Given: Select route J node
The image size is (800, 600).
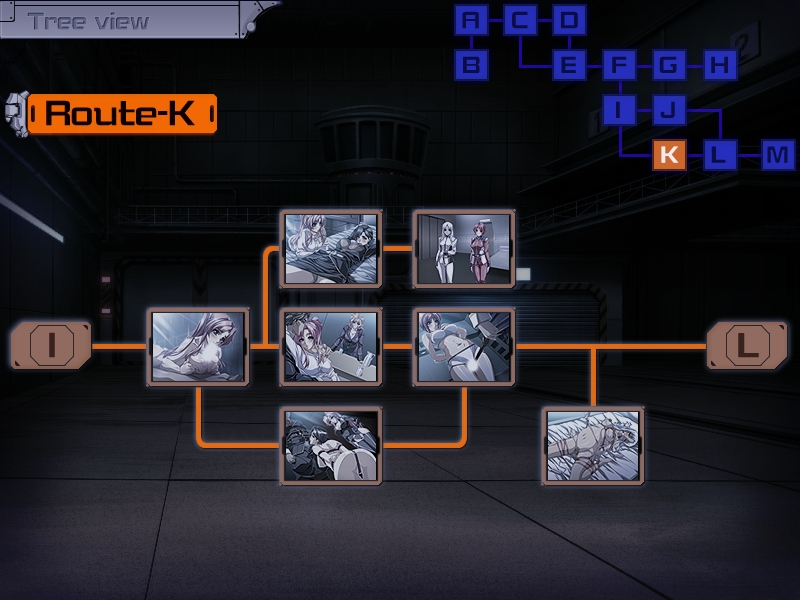Looking at the screenshot, I should point(668,110).
